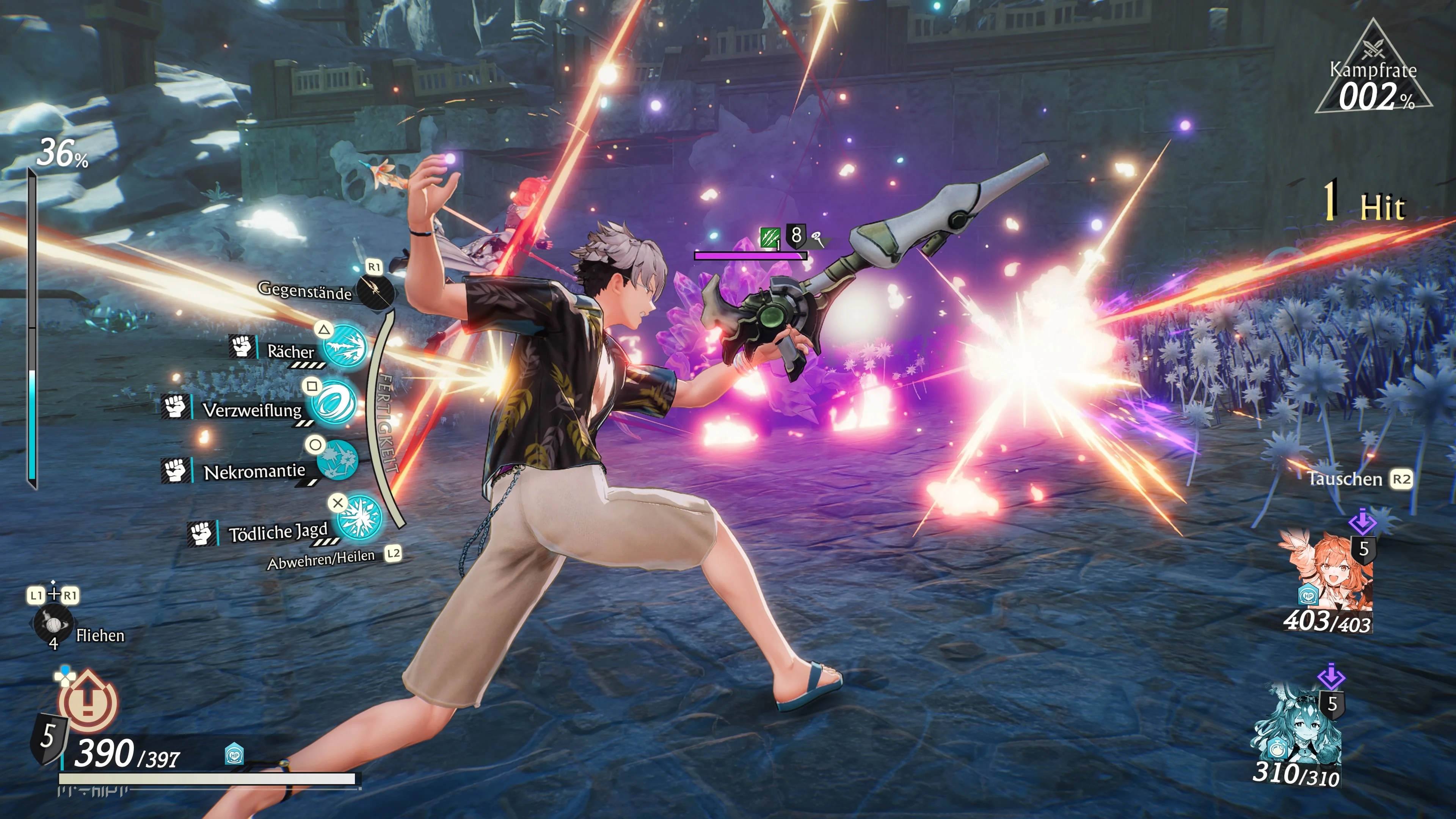Cast the Nekromantie skill
Viewport: 1456px width, 819px height.
point(337,460)
